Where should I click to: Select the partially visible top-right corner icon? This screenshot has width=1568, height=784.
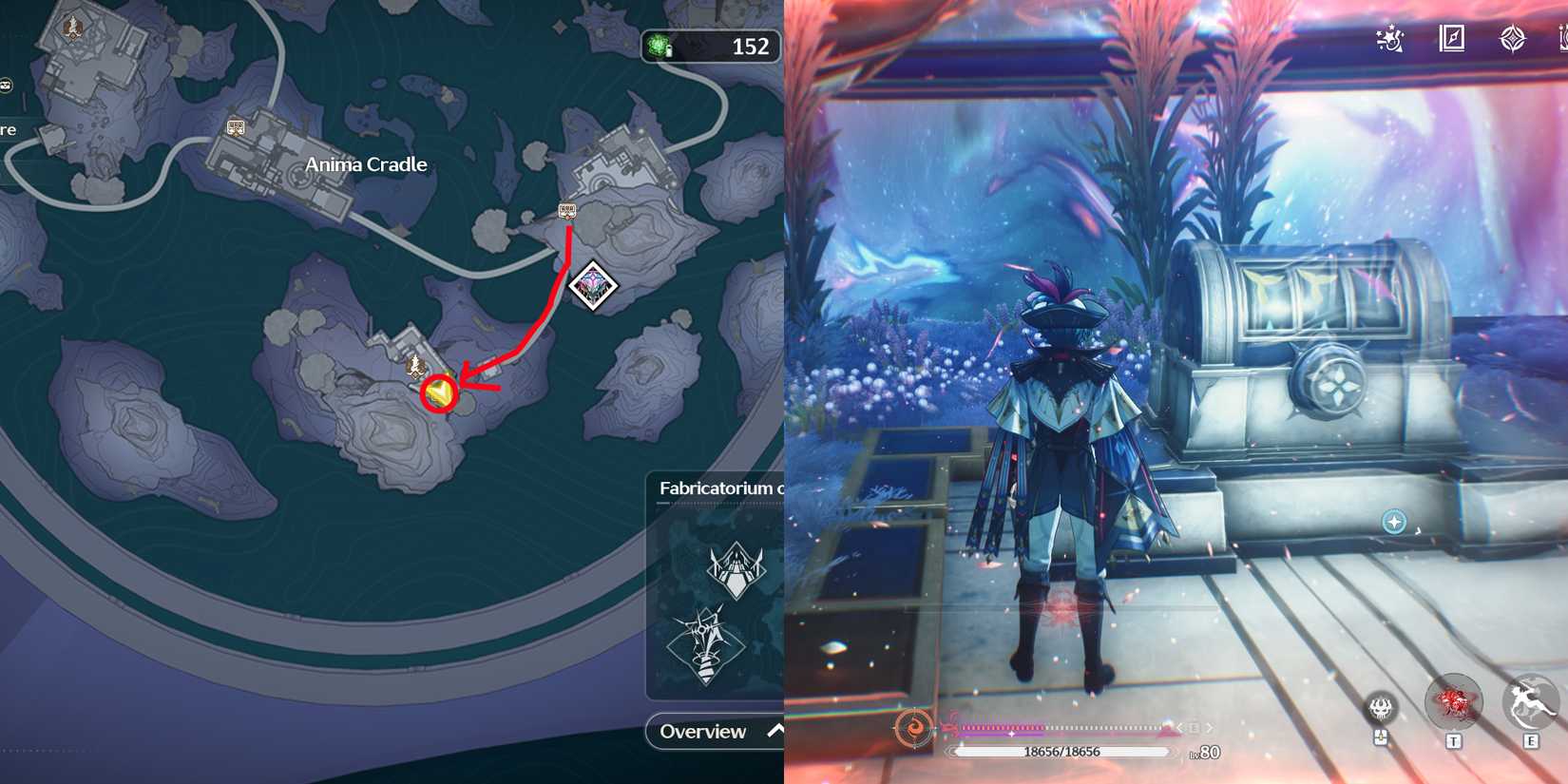[1564, 38]
